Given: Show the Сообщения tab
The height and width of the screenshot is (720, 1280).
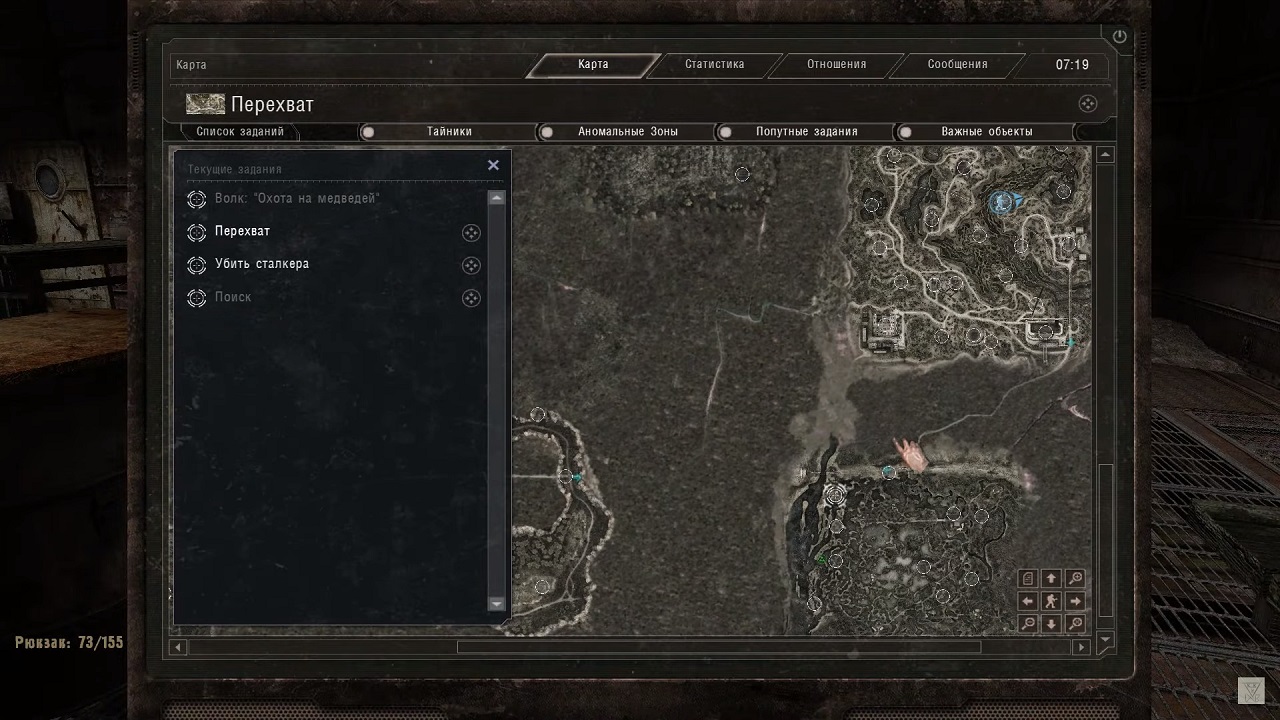Looking at the screenshot, I should (x=957, y=65).
